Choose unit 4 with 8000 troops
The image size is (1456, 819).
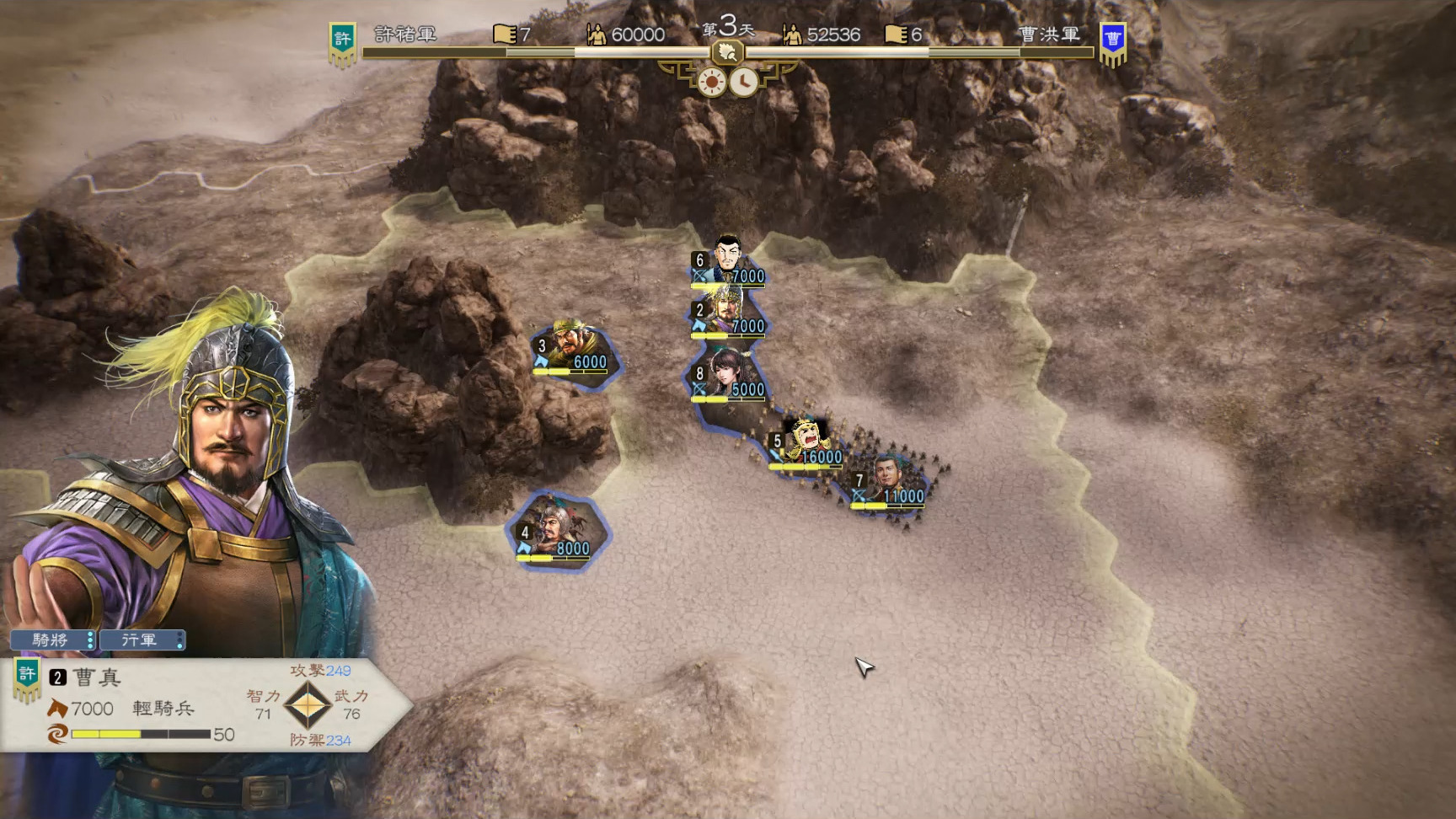point(558,531)
